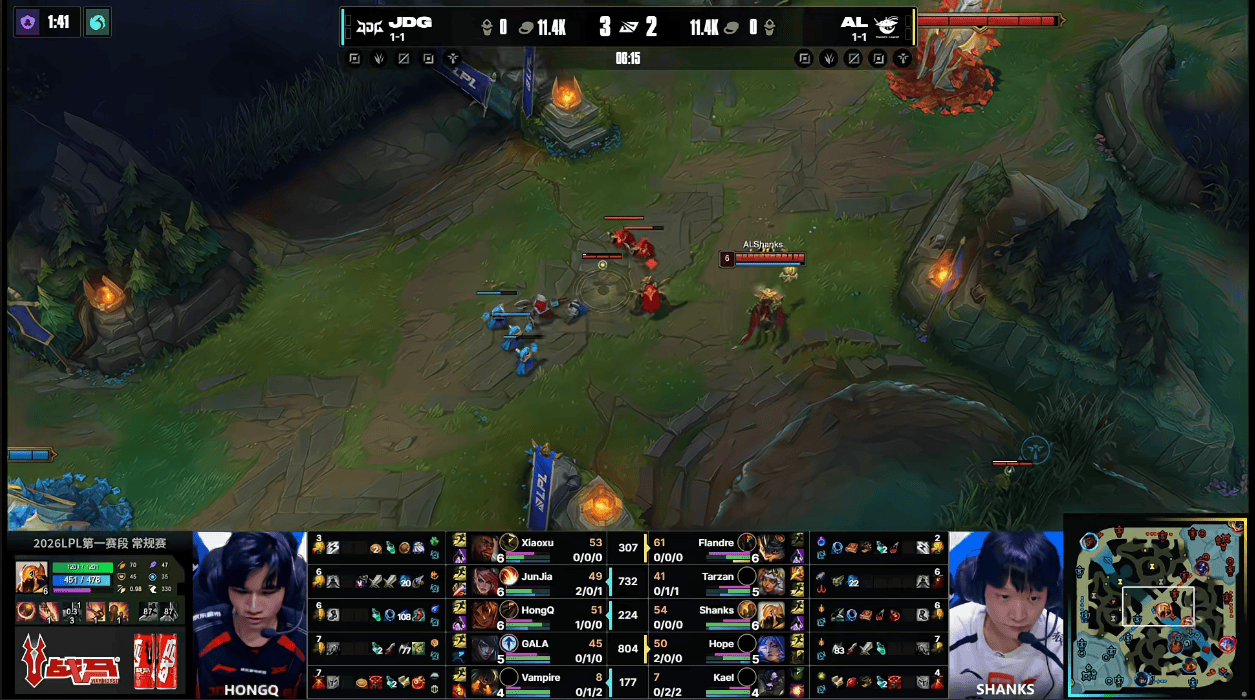Select Xiaoxu's champion portrait on the scoreboard
Image resolution: width=1255 pixels, height=700 pixels.
(484, 547)
